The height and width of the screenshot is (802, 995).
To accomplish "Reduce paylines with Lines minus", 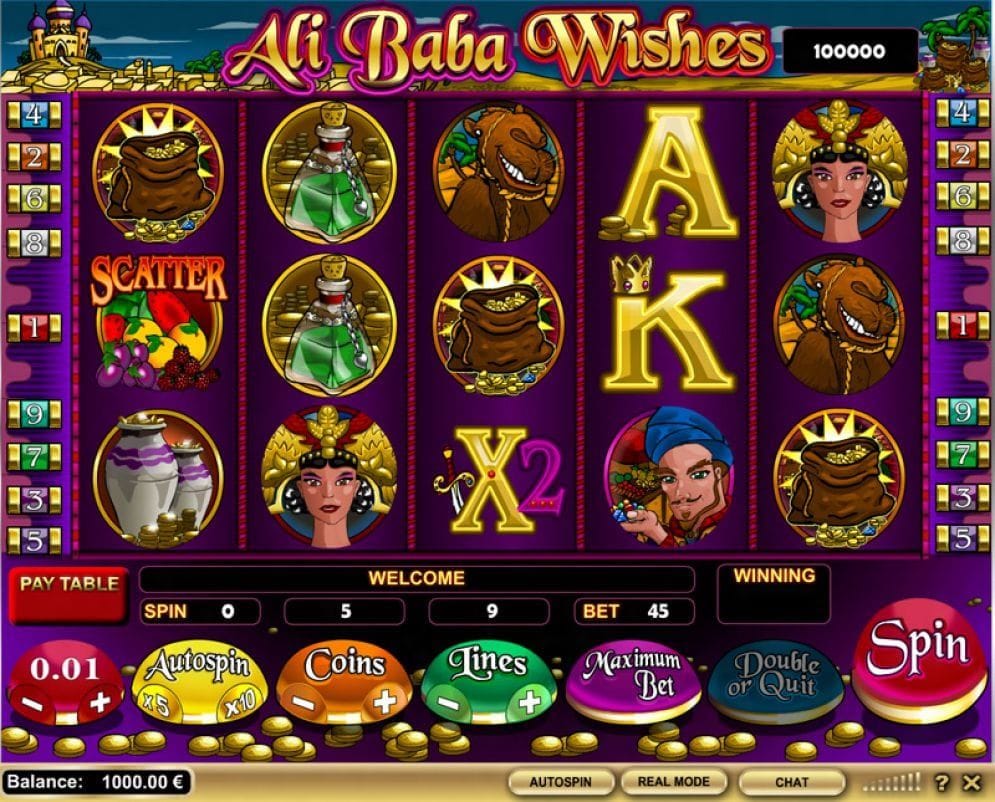I will (x=447, y=704).
